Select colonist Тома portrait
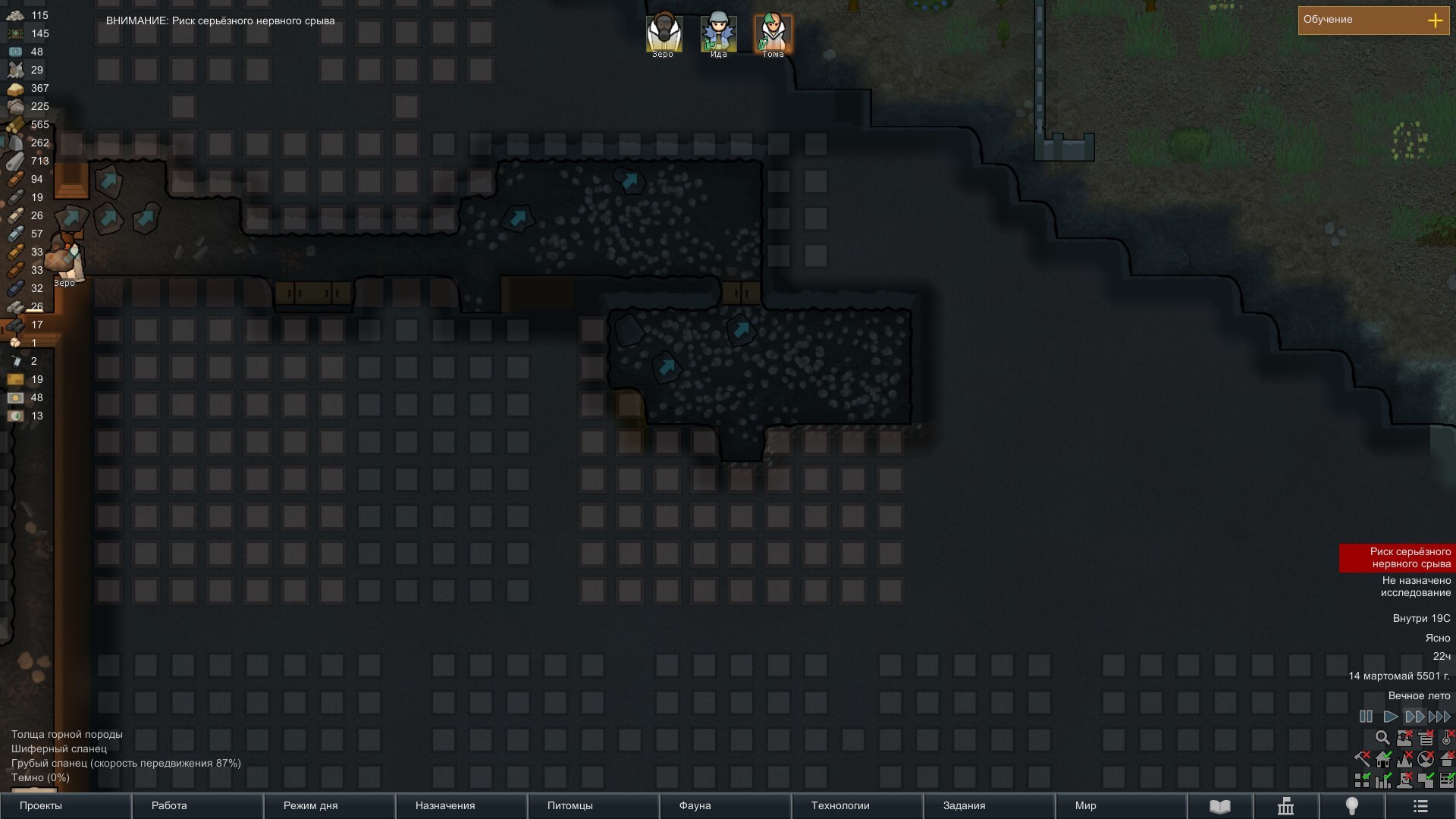Viewport: 1456px width, 819px height. point(773,33)
